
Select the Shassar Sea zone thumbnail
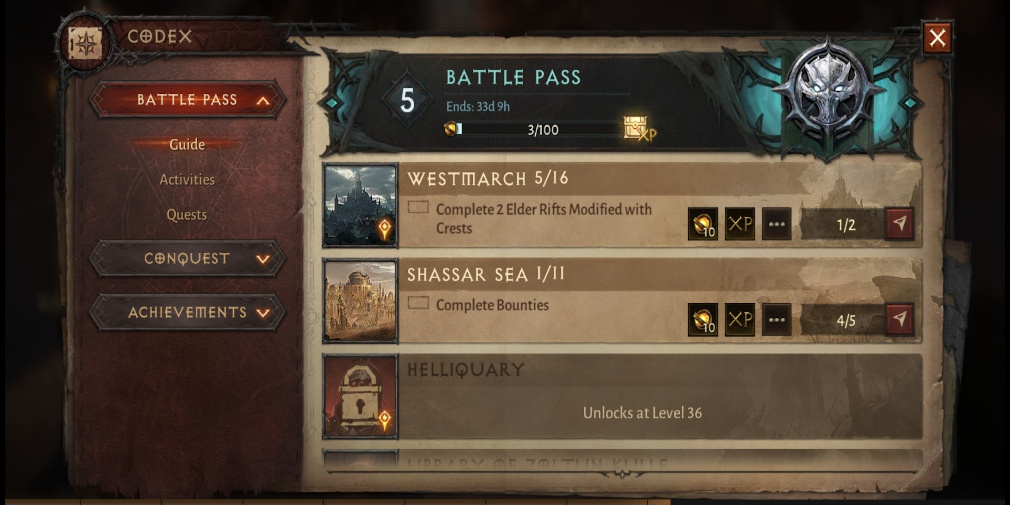coord(360,302)
